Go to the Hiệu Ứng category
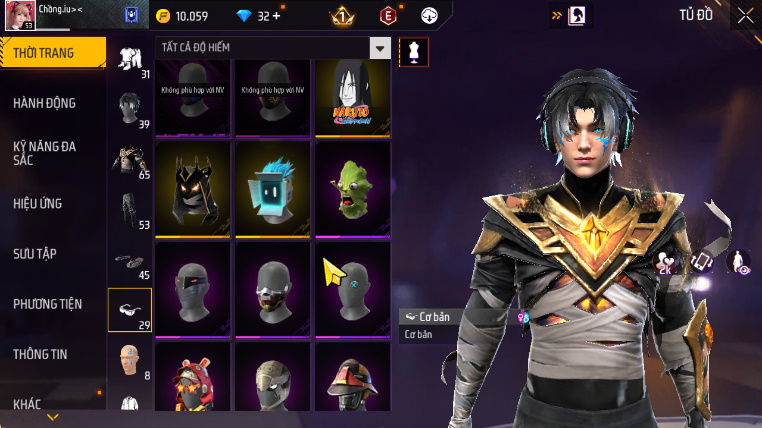This screenshot has height=428, width=762. [38, 203]
